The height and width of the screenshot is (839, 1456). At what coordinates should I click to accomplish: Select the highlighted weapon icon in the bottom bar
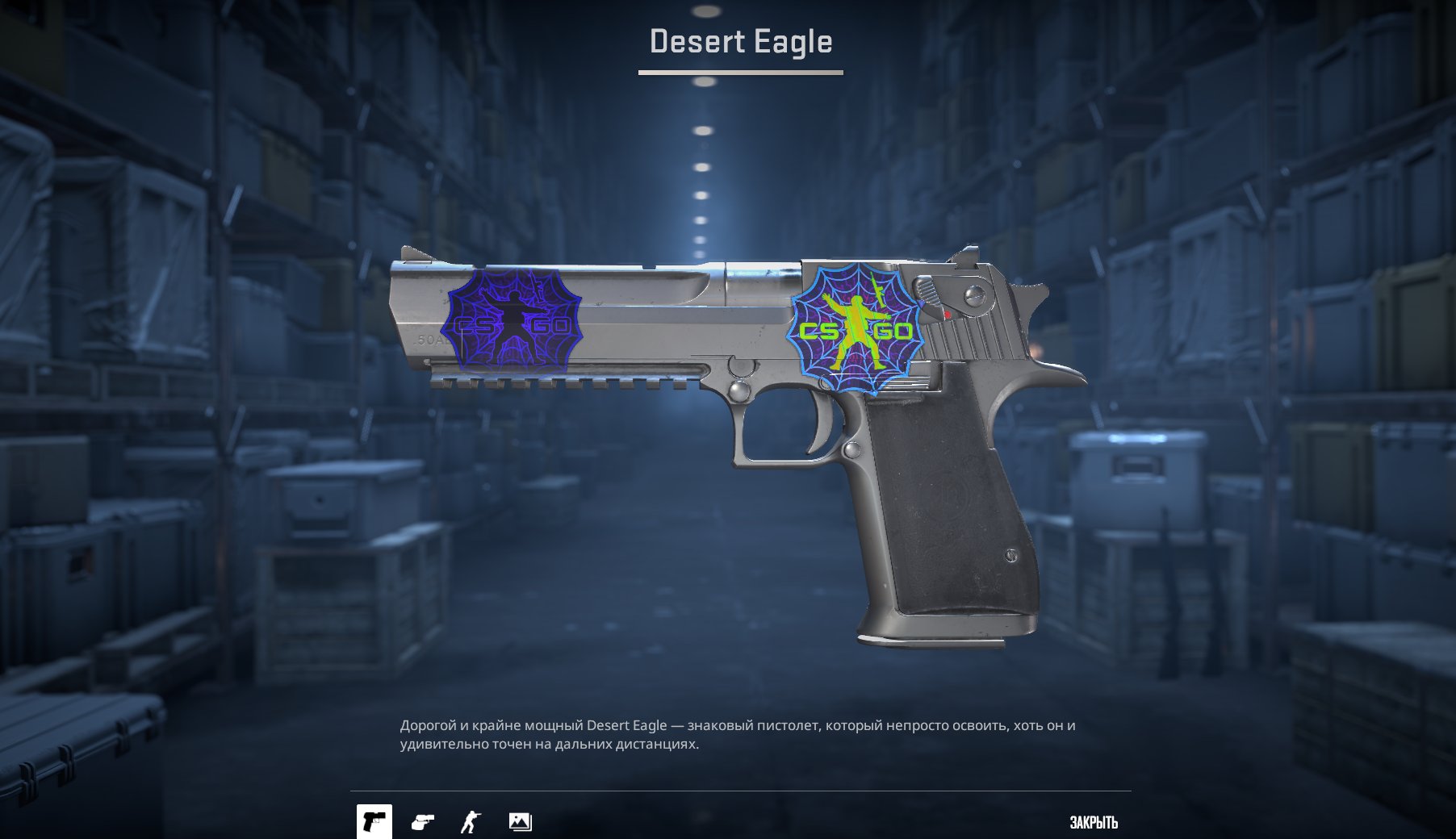pos(375,819)
